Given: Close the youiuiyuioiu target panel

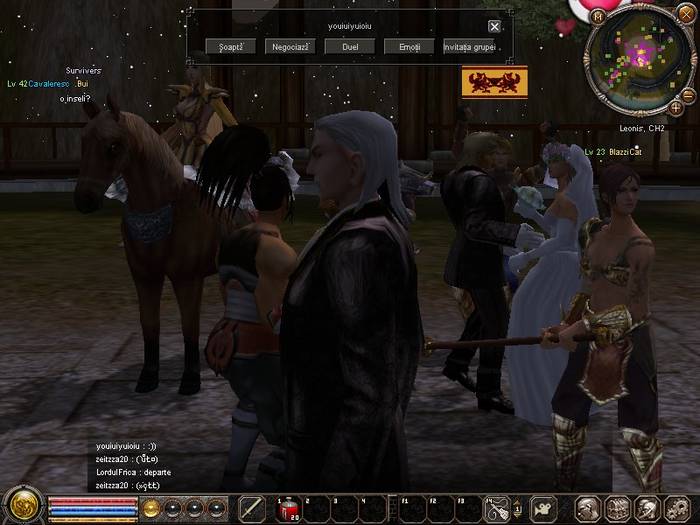Looking at the screenshot, I should tap(494, 27).
